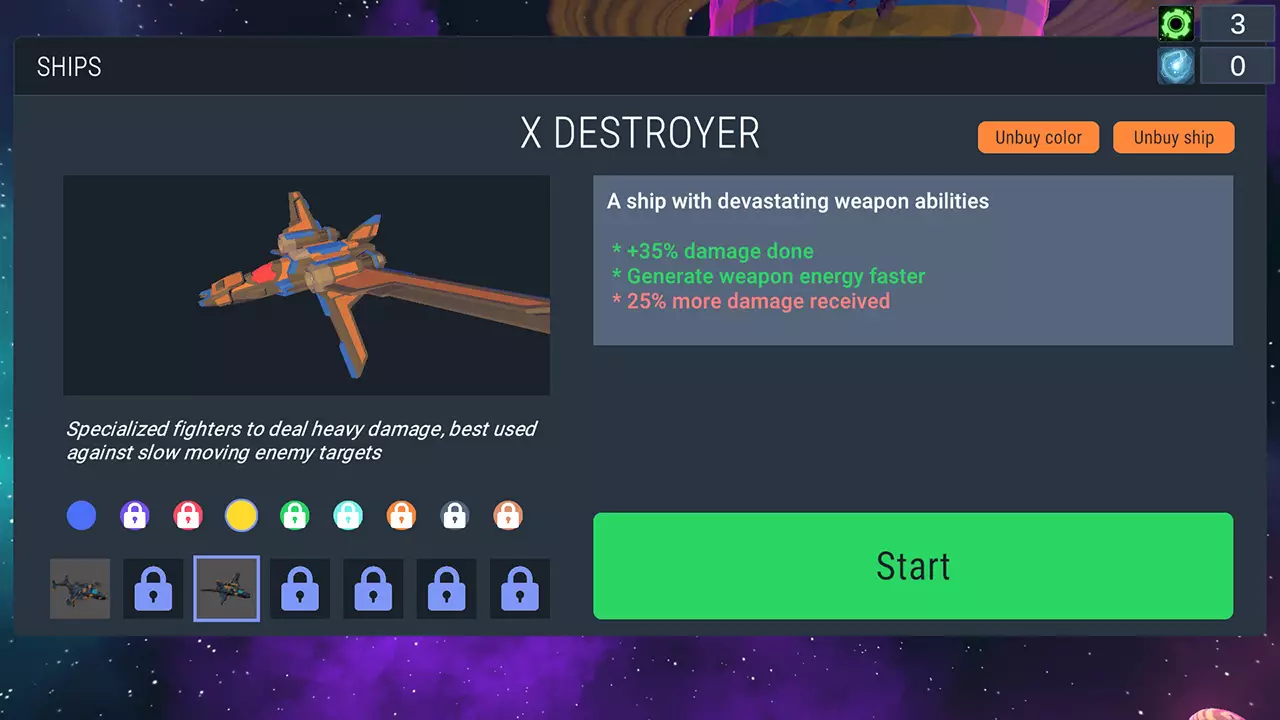Image resolution: width=1280 pixels, height=720 pixels.
Task: Select the currently highlighted ship thumbnail
Action: pyautogui.click(x=226, y=588)
